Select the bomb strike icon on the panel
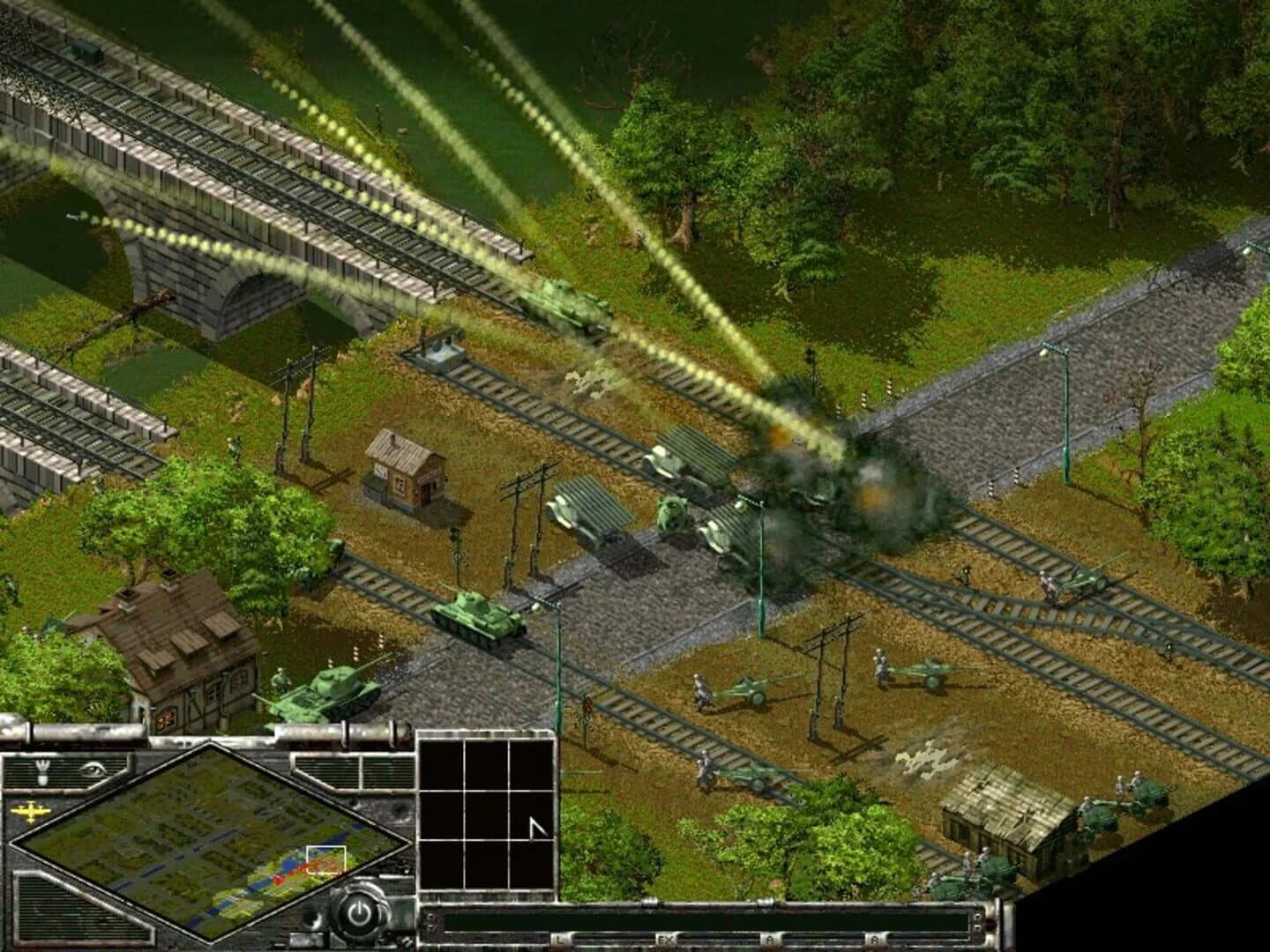 click(41, 771)
